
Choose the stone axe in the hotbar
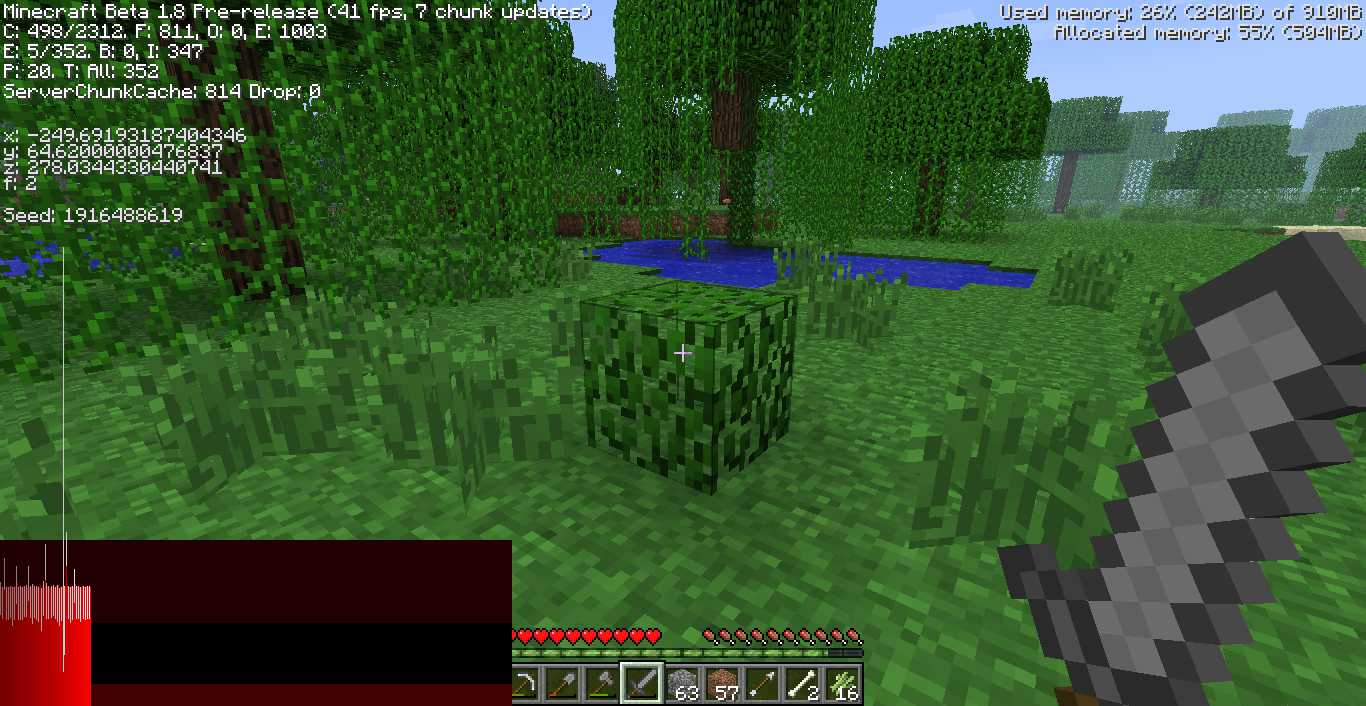[602, 685]
